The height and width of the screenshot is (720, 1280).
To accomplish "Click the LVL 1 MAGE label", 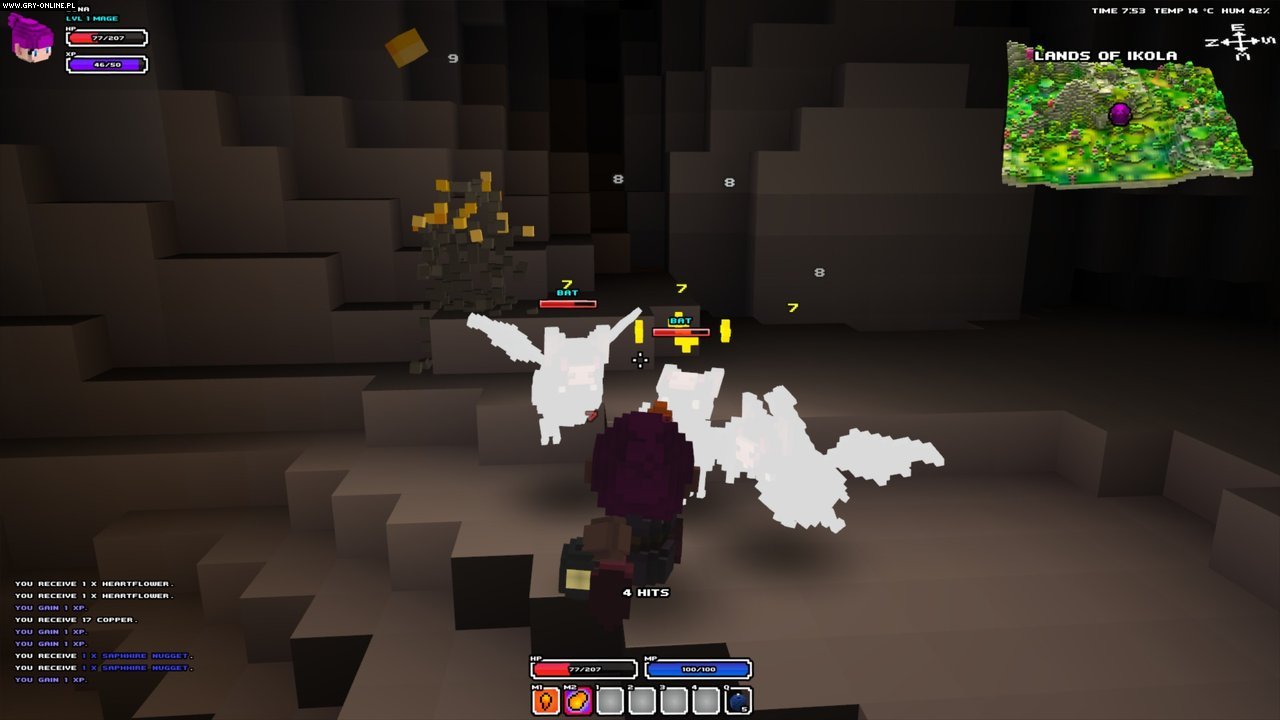I will [92, 19].
